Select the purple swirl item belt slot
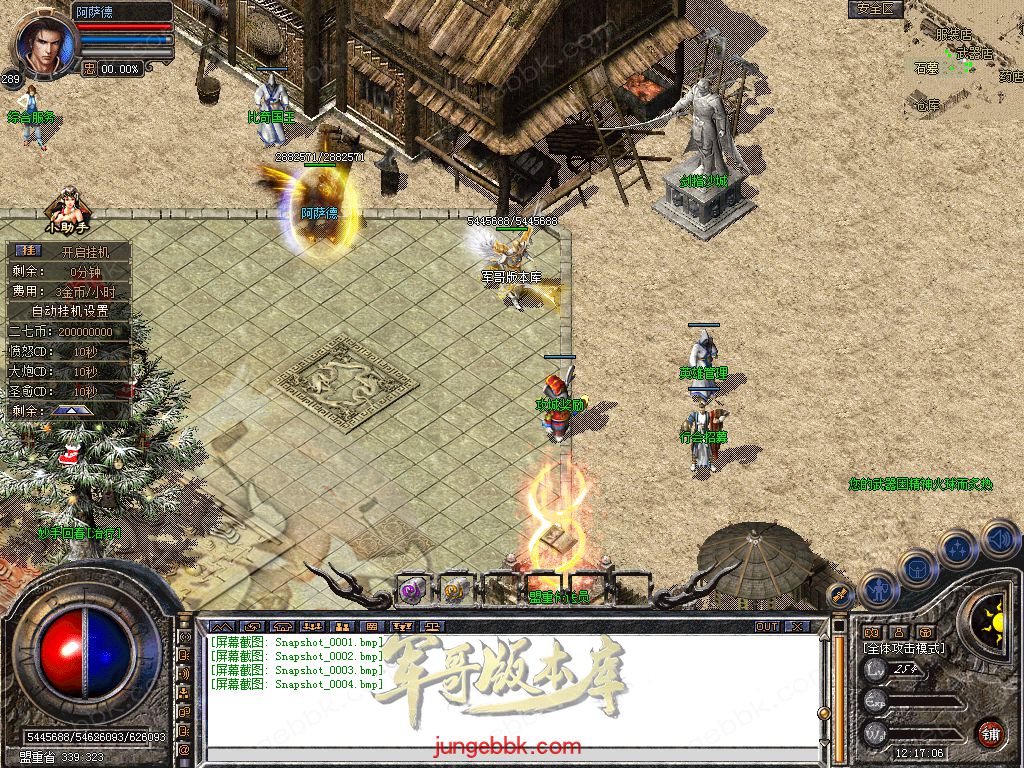The width and height of the screenshot is (1024, 768). tap(411, 590)
